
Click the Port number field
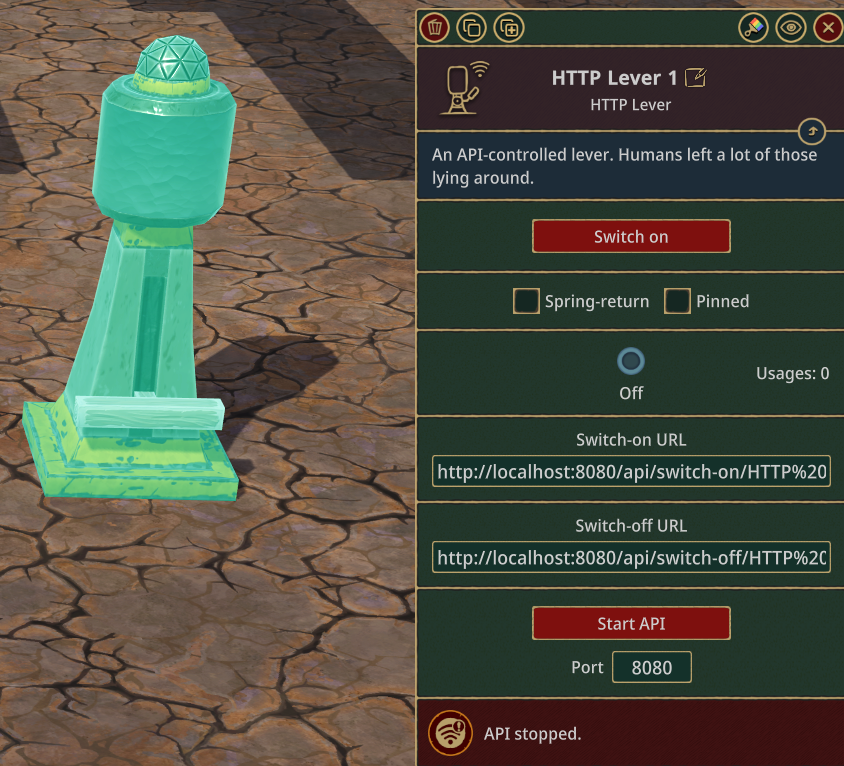point(651,668)
